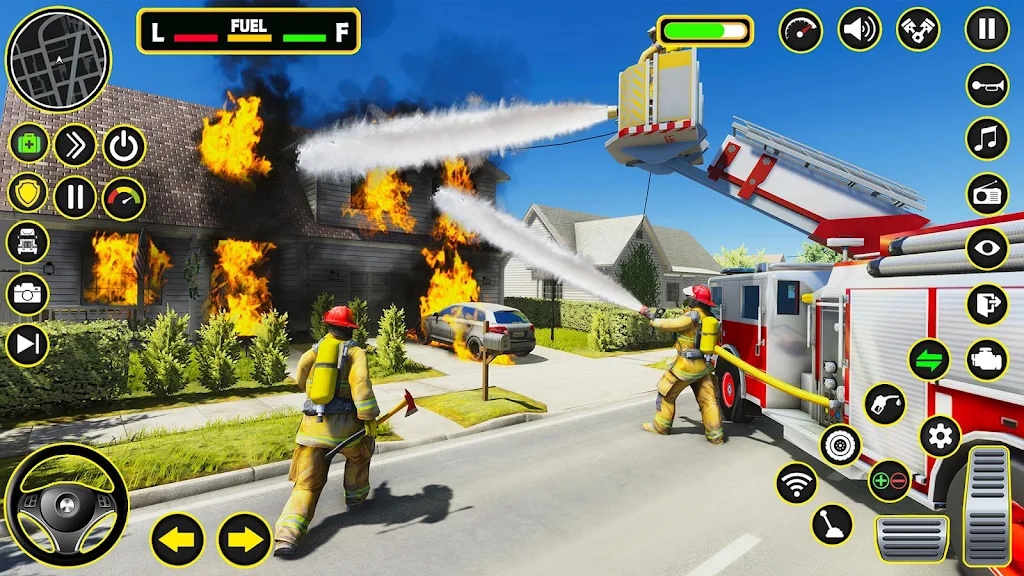Honk the horn trumpet icon
1024x576 pixels.
[x=987, y=86]
